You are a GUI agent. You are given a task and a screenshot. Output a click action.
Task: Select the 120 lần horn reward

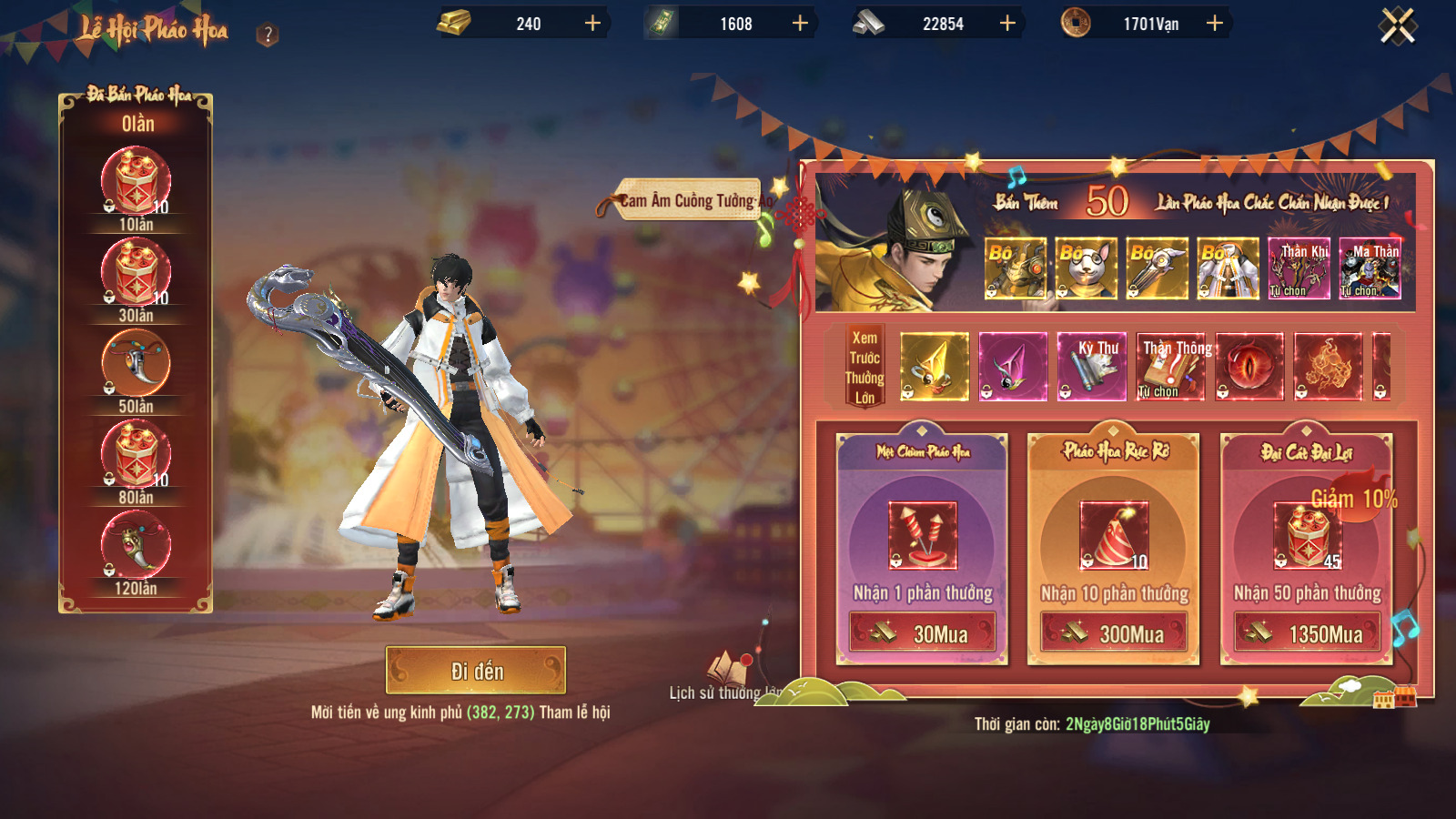pyautogui.click(x=136, y=544)
